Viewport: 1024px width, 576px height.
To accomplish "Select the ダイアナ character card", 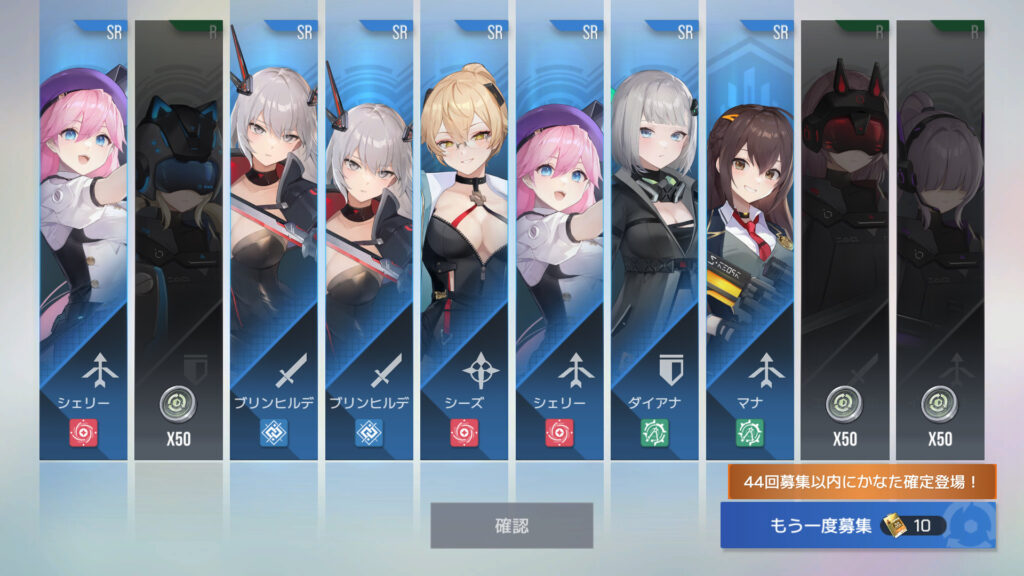I will tap(654, 240).
